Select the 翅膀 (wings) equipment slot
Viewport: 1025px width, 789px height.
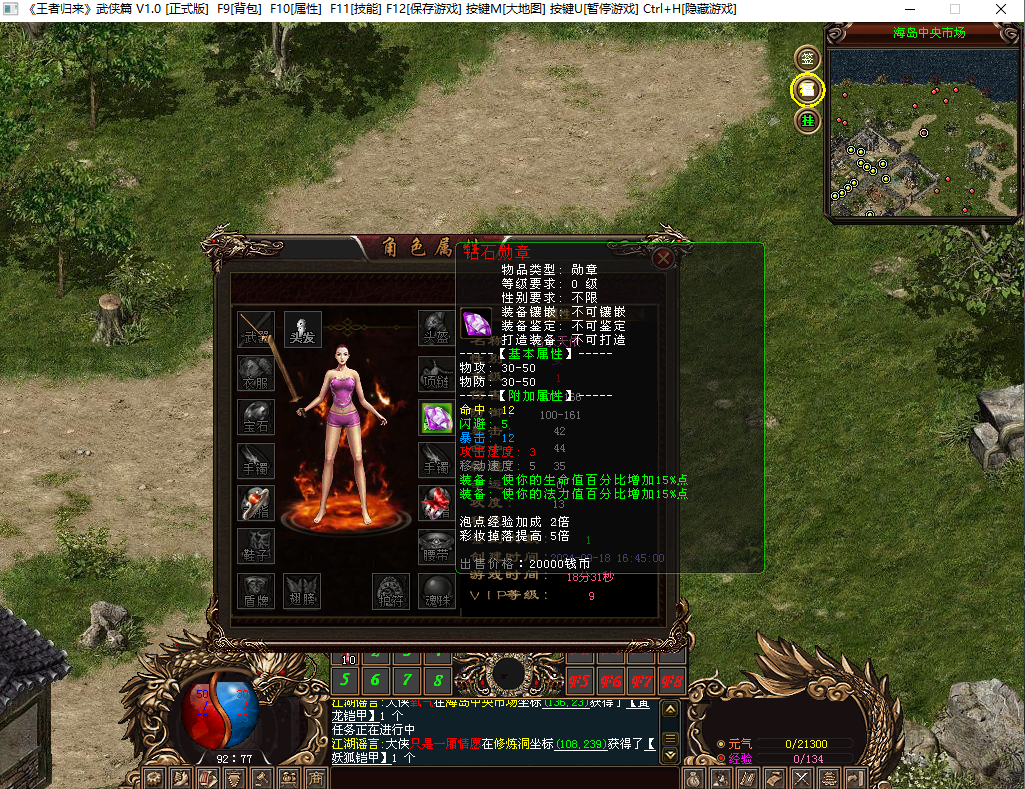(x=302, y=591)
